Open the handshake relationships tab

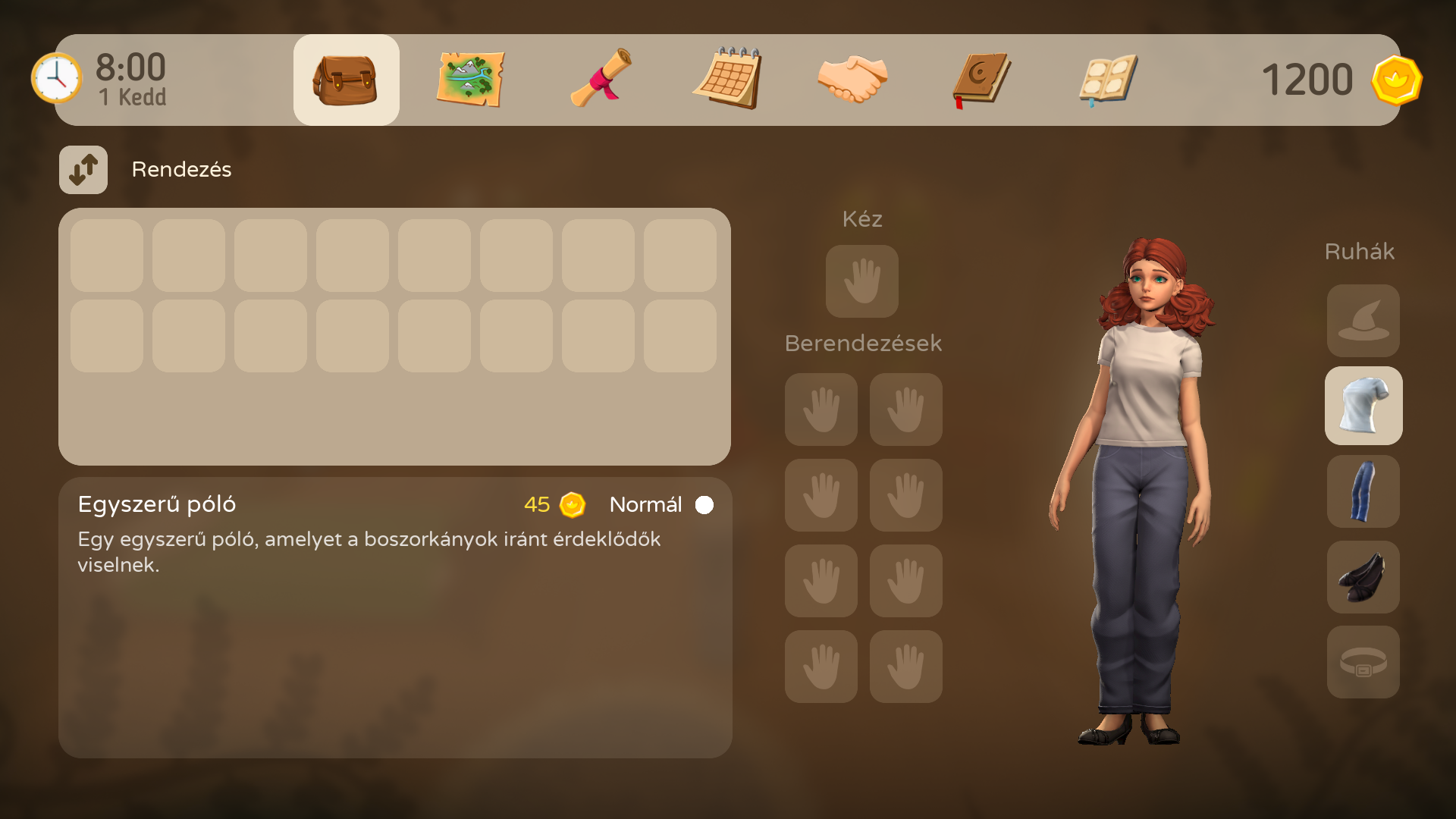click(852, 80)
